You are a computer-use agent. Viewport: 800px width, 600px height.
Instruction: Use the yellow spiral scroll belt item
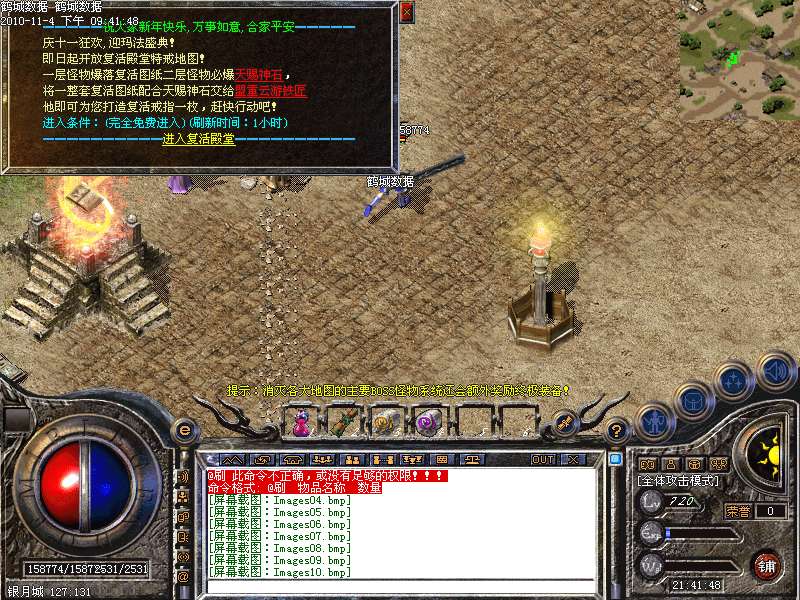tap(383, 423)
